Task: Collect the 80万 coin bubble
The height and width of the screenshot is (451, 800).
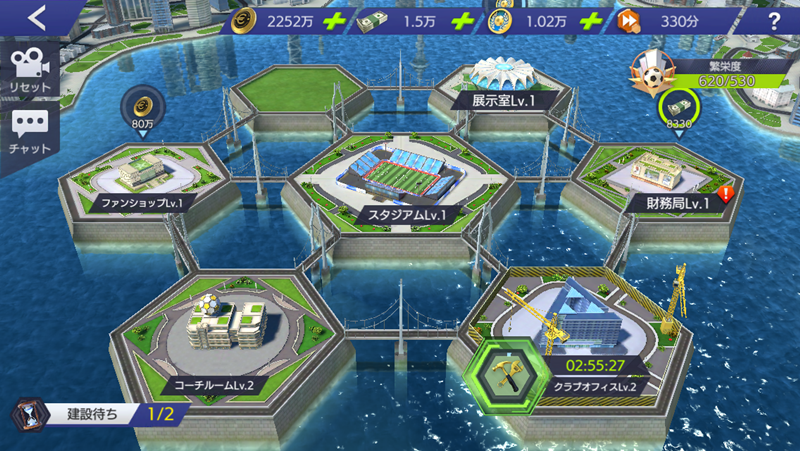Action: (141, 108)
